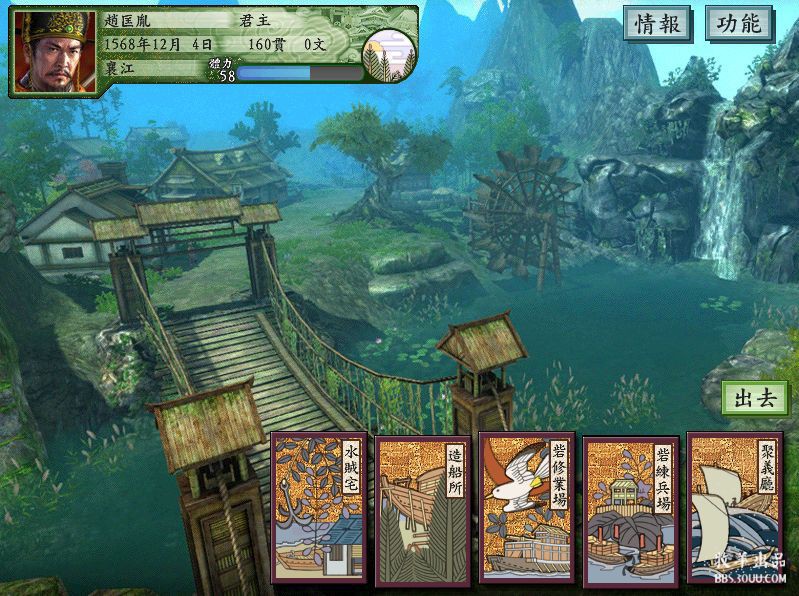Image resolution: width=799 pixels, height=596 pixels.
Task: Pick the 岩修業場 training ground card
Action: [526, 509]
